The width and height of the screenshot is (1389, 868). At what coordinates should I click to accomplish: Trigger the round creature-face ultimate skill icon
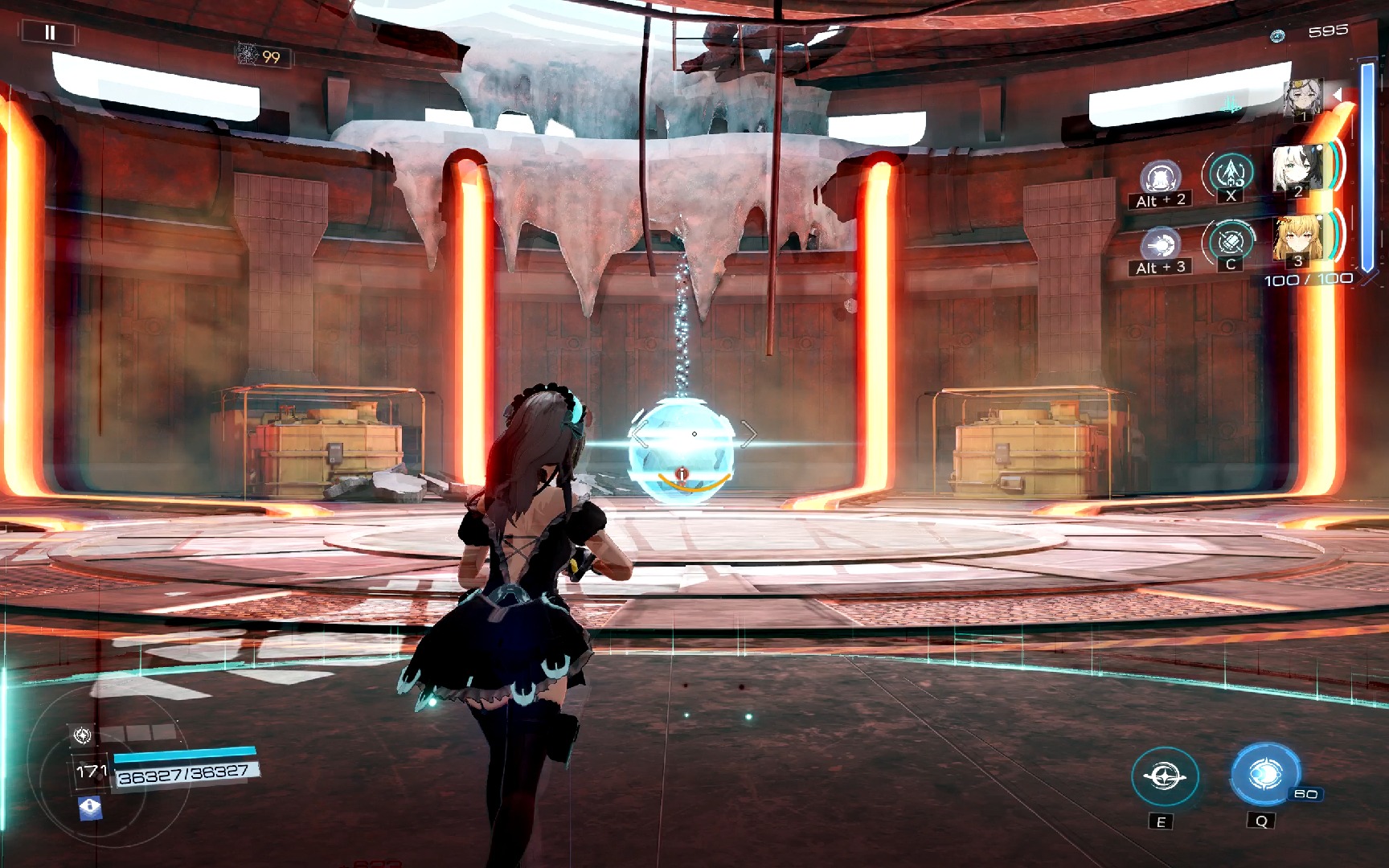[1160, 177]
